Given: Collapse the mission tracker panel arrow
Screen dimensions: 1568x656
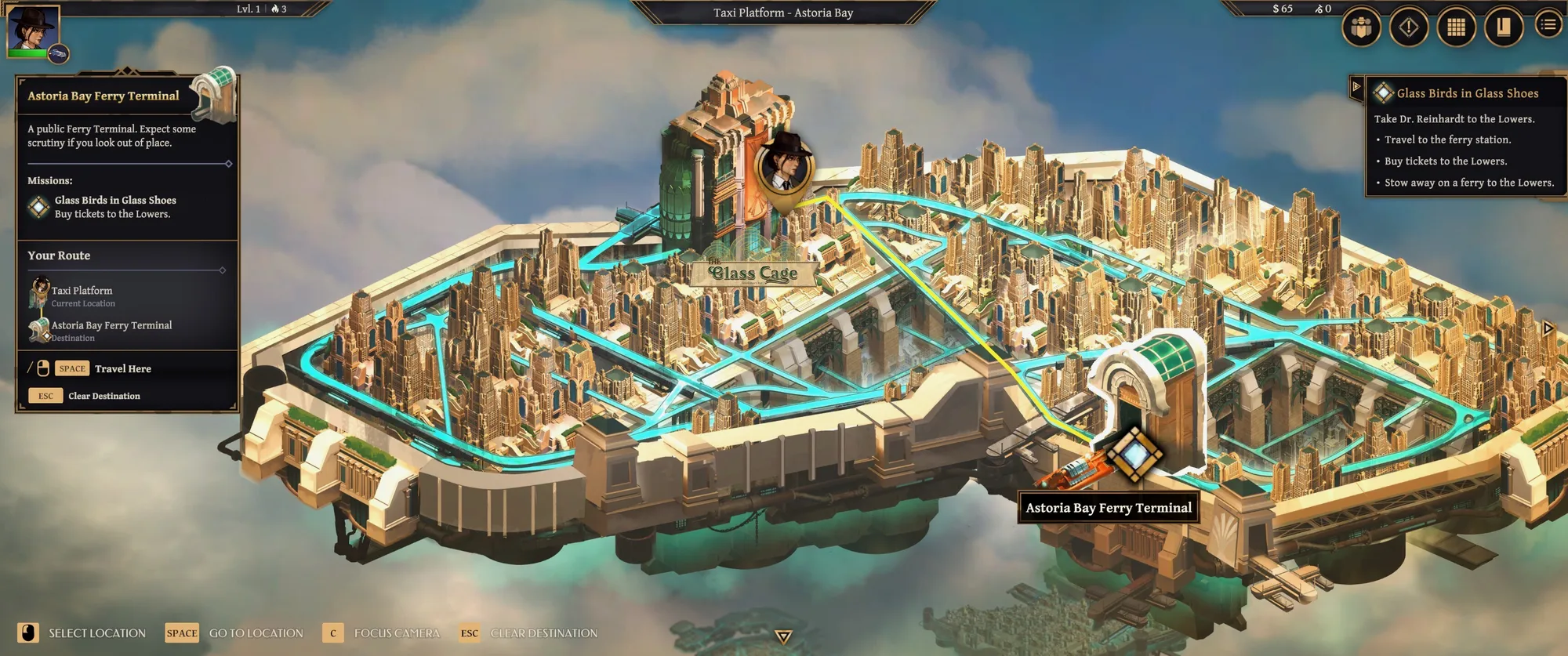Looking at the screenshot, I should [1356, 87].
